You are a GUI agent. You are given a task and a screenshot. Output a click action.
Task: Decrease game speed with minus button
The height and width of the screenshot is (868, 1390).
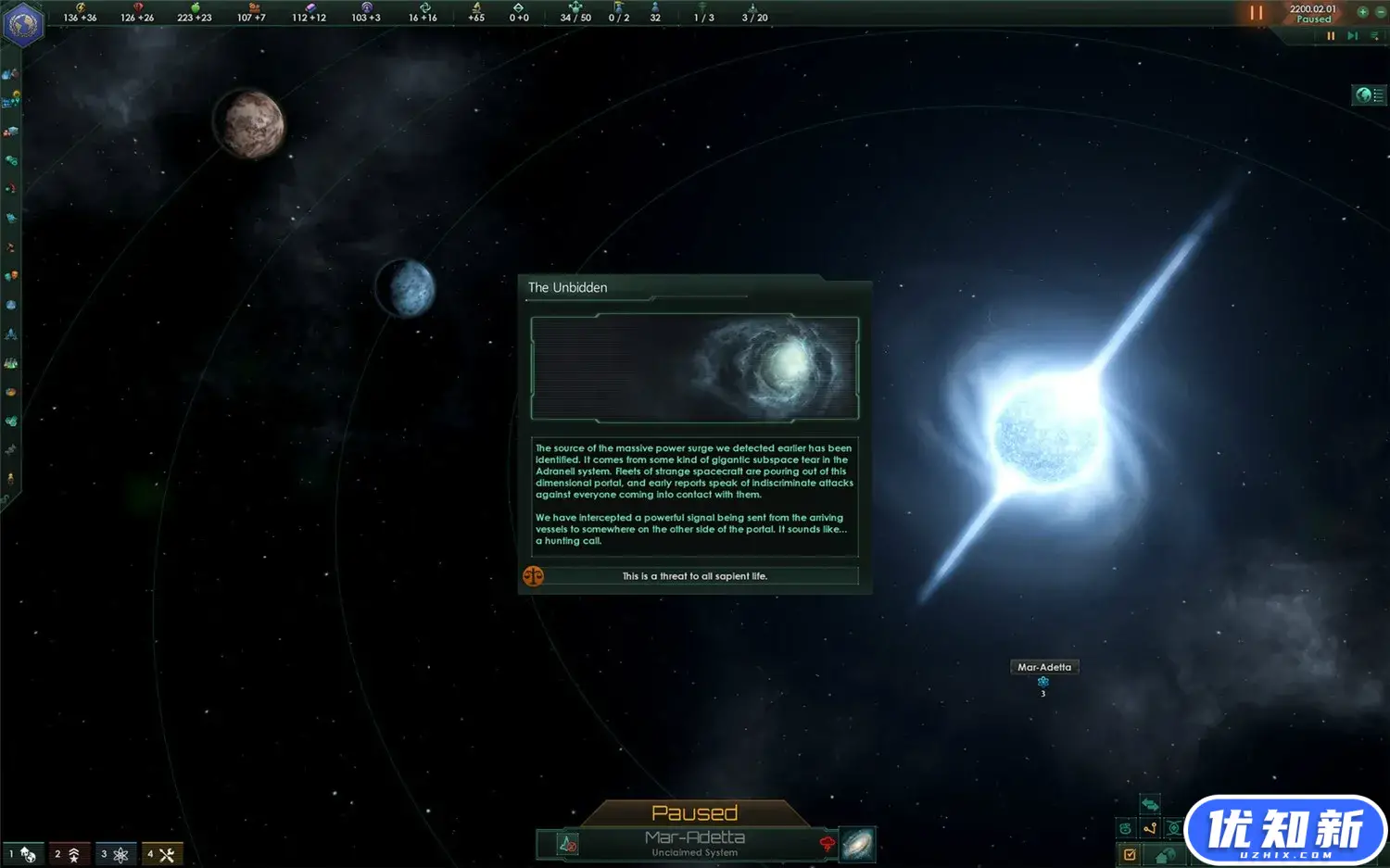1379,12
